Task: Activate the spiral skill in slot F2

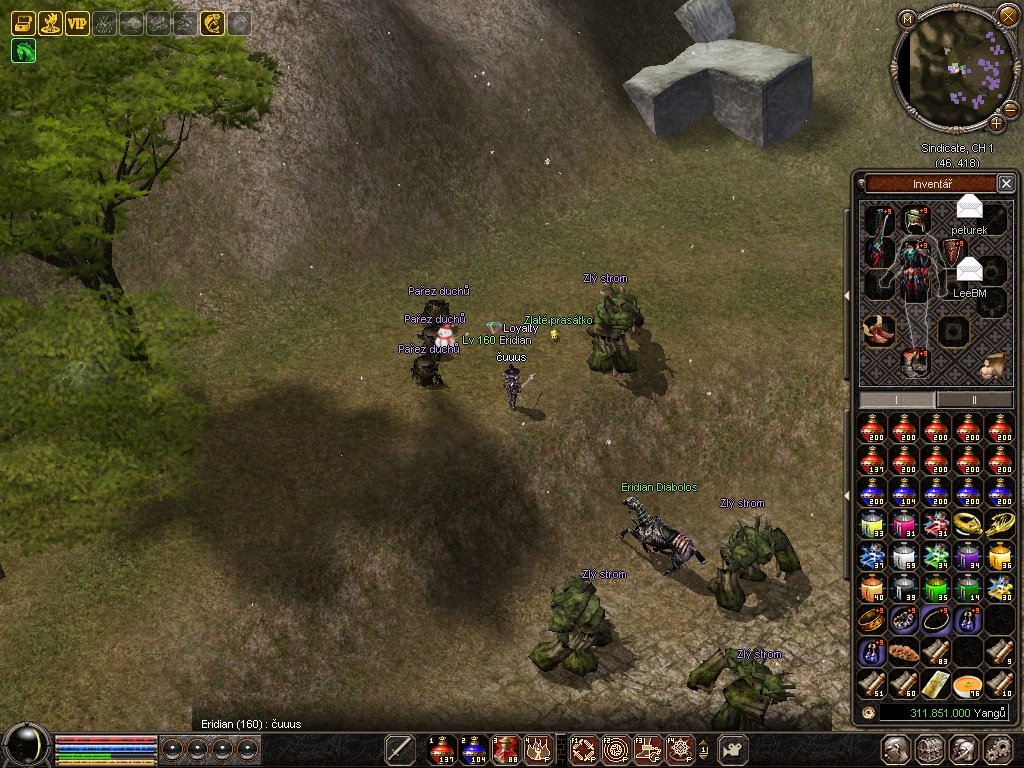Action: tap(616, 749)
